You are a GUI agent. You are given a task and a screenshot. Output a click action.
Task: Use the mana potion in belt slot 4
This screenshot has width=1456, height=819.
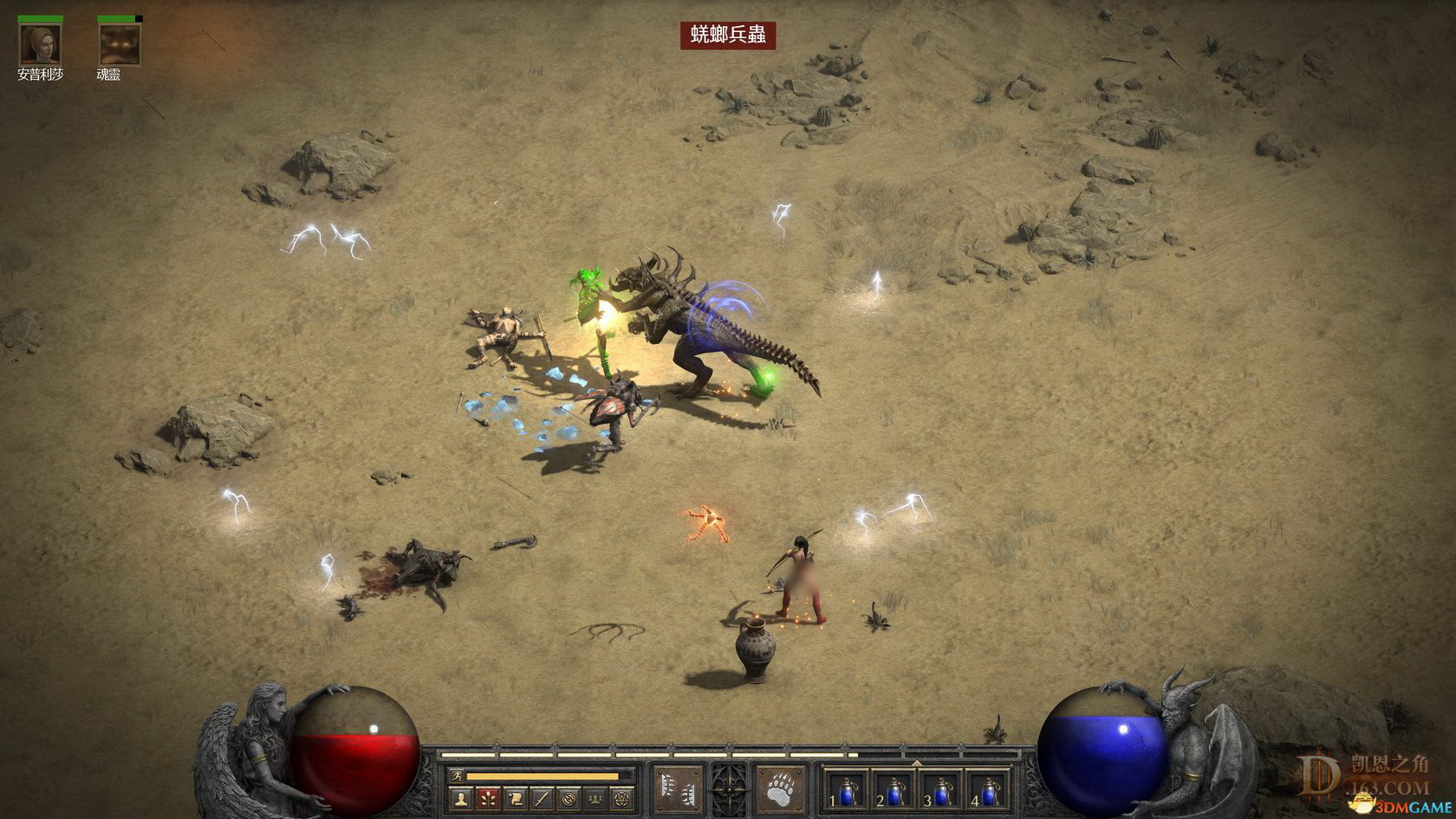(989, 790)
